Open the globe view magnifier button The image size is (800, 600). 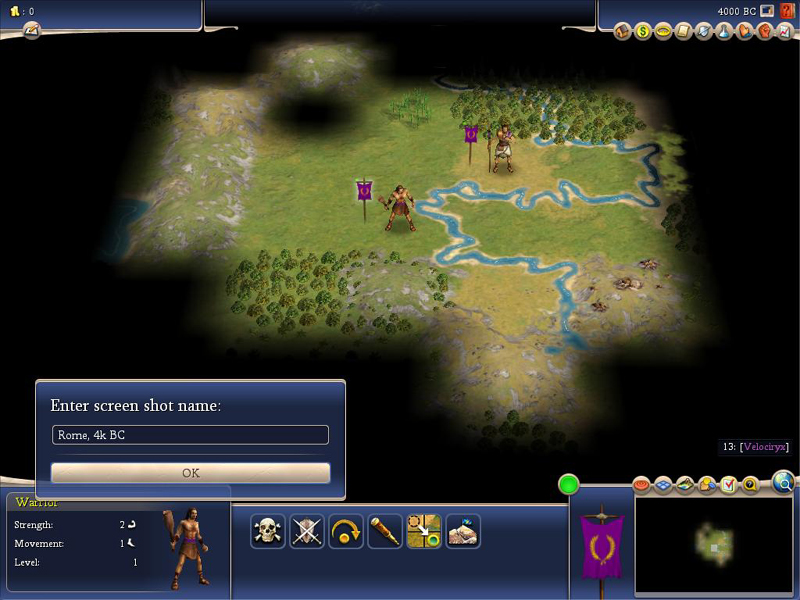[x=785, y=484]
